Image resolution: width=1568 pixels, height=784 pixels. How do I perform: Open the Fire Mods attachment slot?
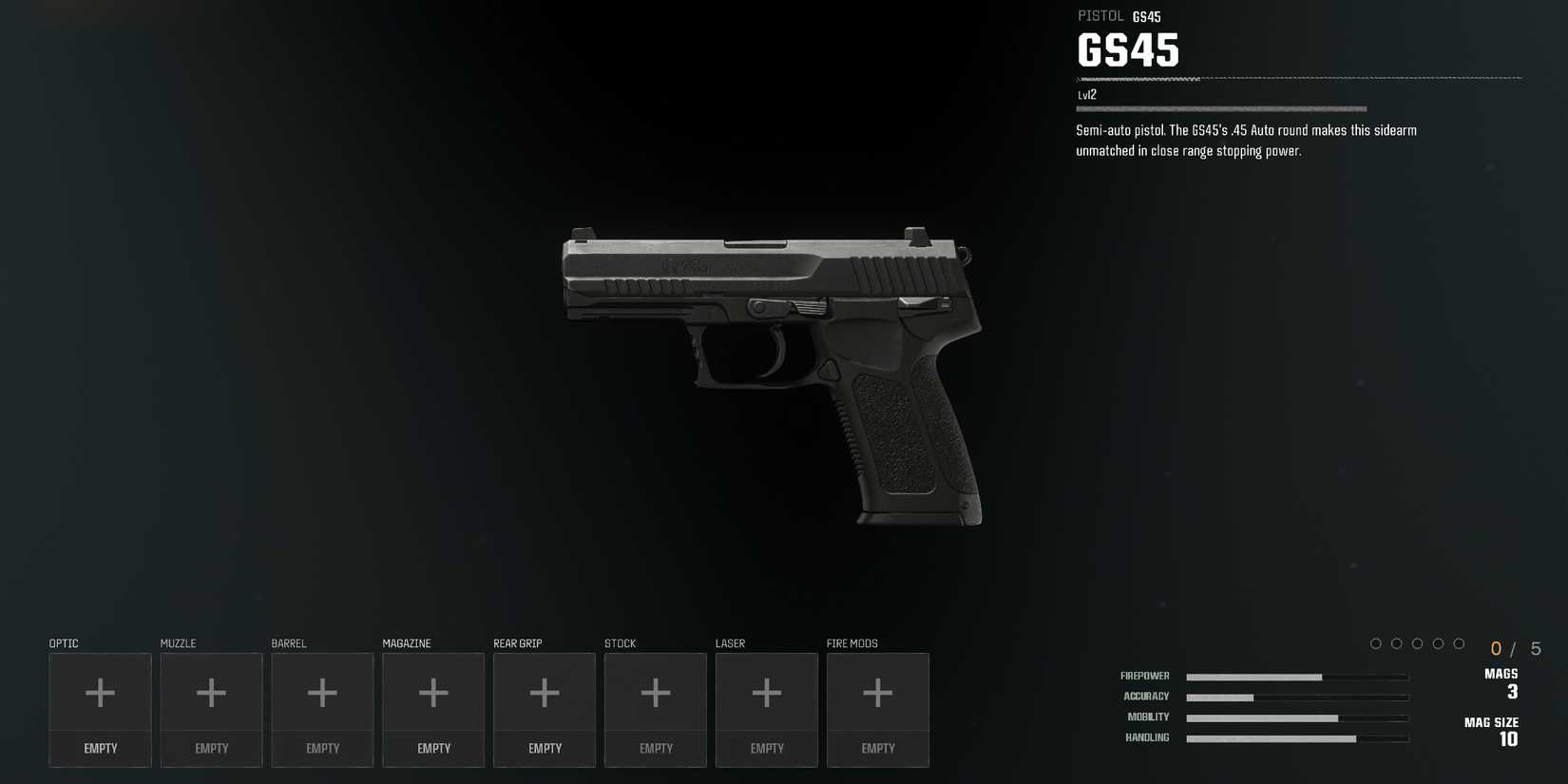[877, 692]
